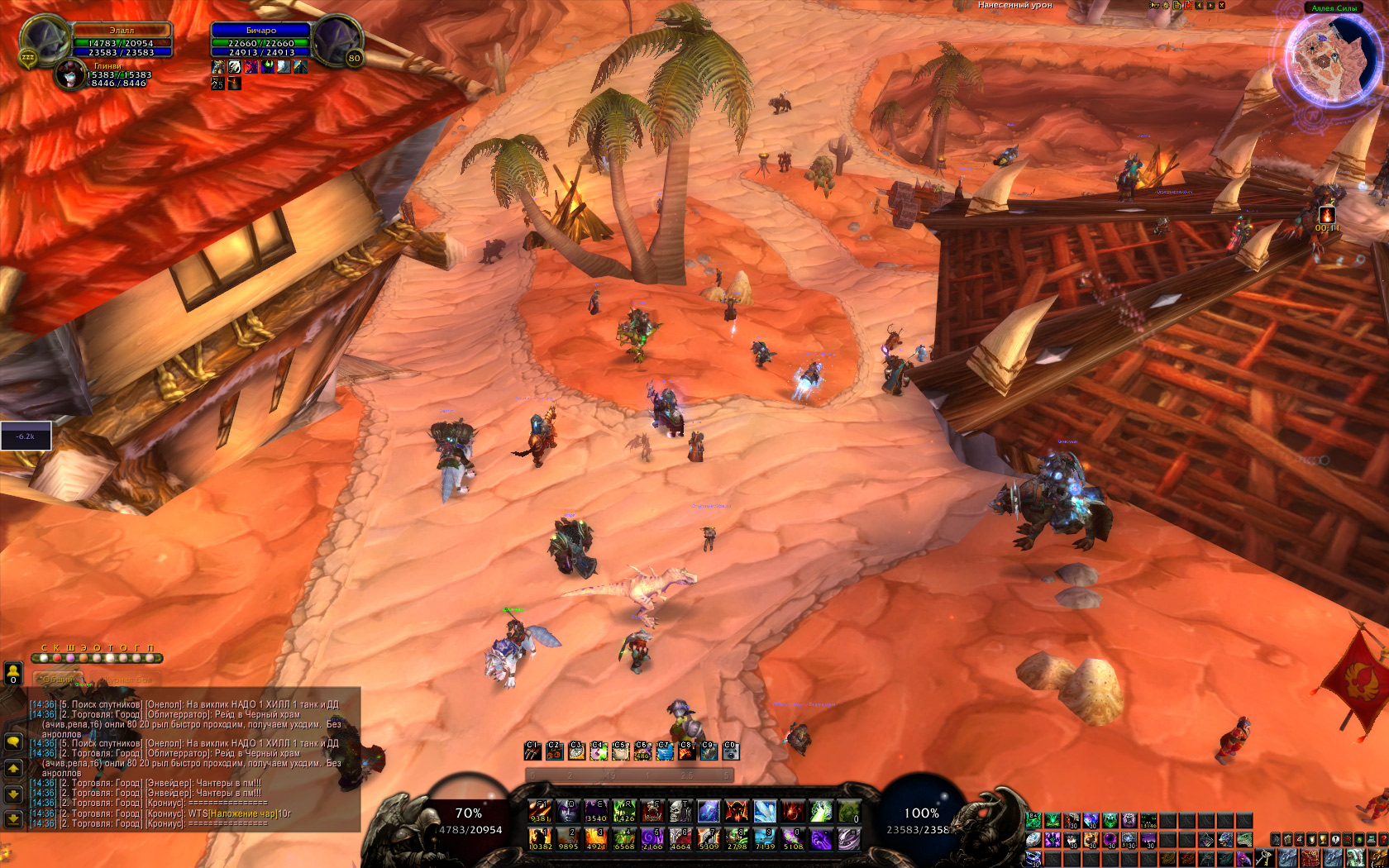
Task: Select pet frame Глинви
Action: click(70, 75)
